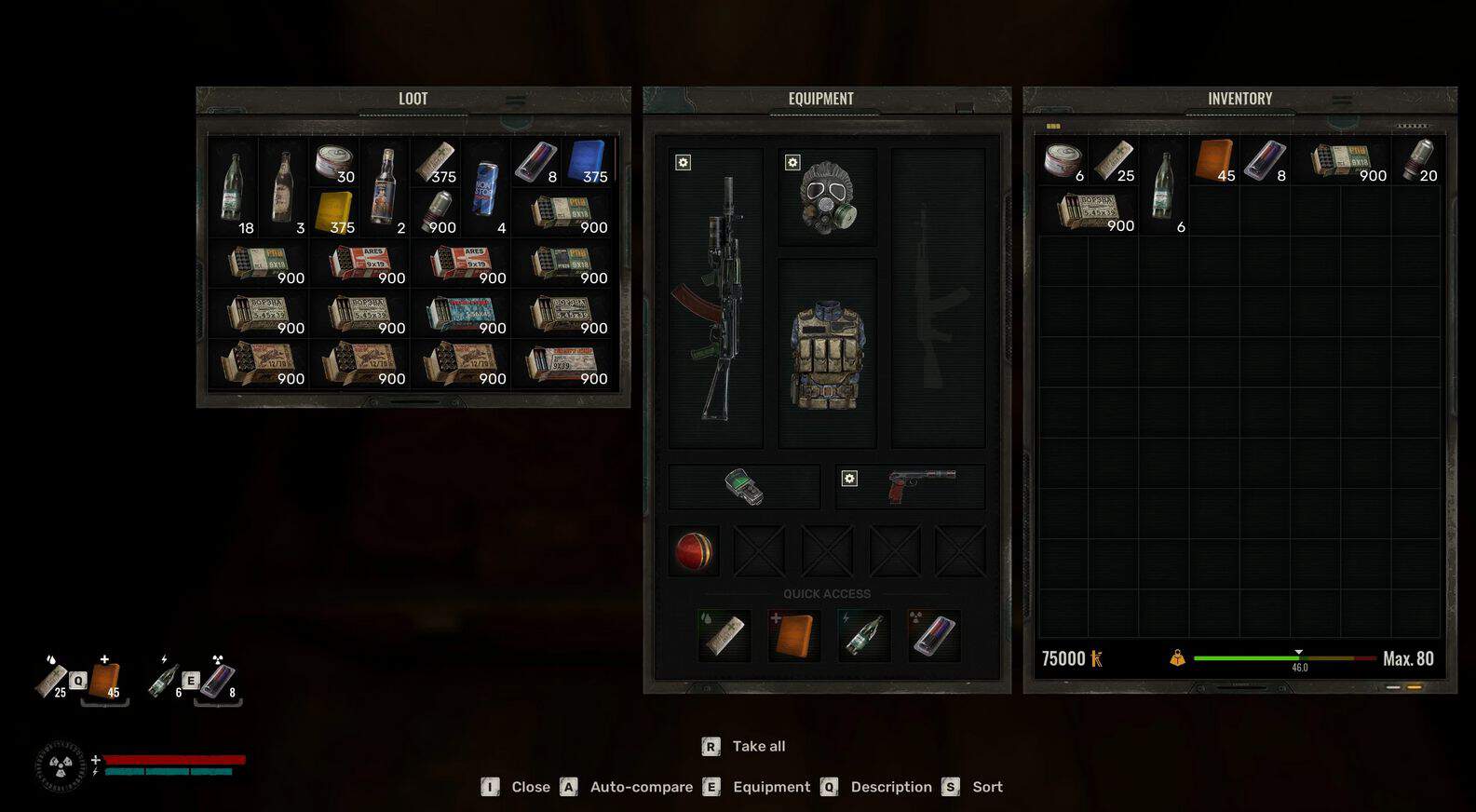The height and width of the screenshot is (812, 1476).
Task: Select the inventory orange medkit stack of 45
Action: coord(1213,160)
